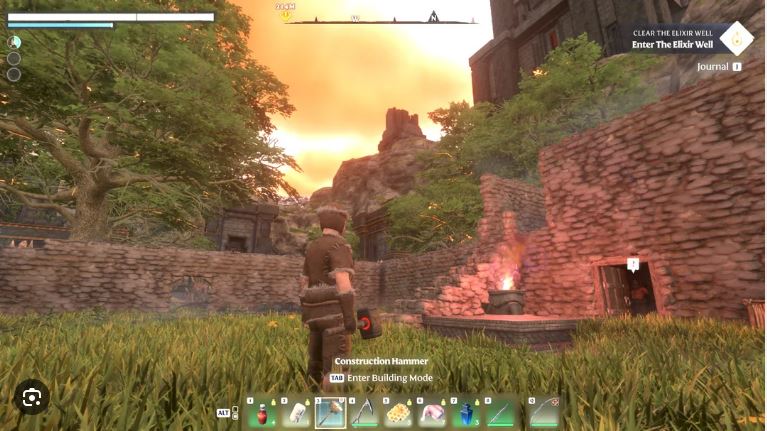Viewport: 767px width, 431px height.
Task: Equip the staff in slot eight
Action: click(x=500, y=412)
